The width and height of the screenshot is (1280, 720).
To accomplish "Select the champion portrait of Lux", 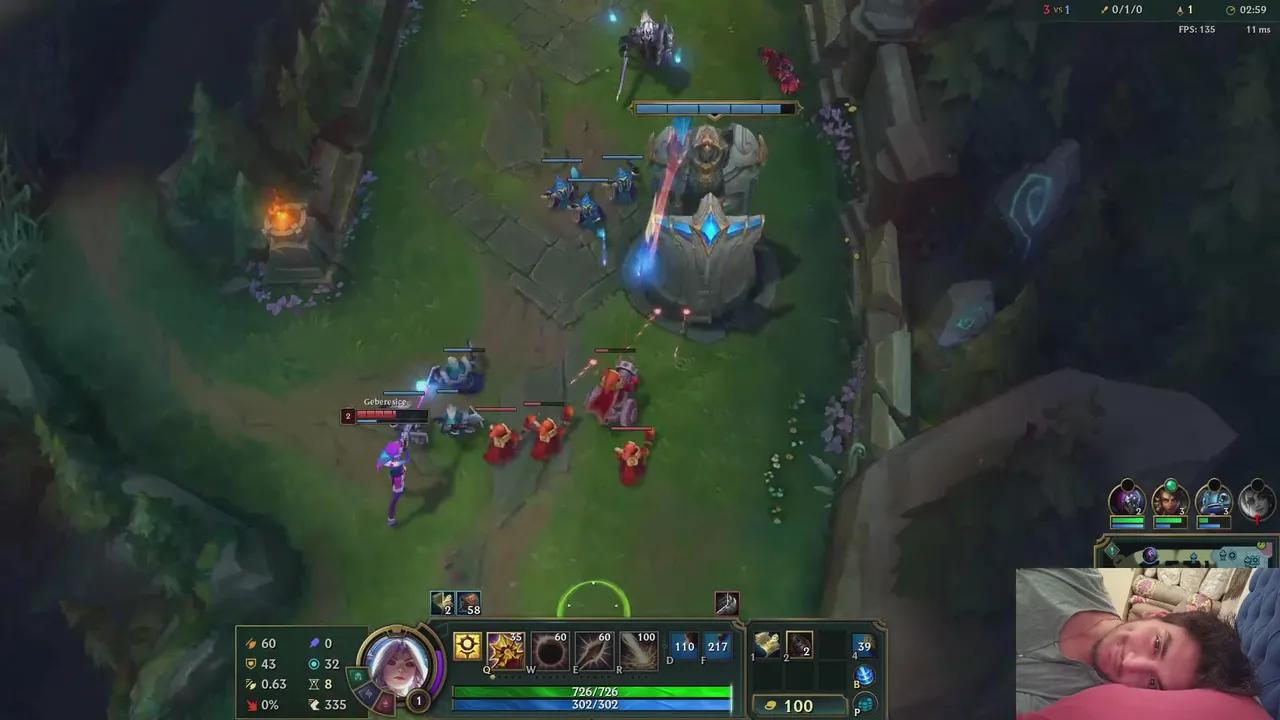I will 400,665.
